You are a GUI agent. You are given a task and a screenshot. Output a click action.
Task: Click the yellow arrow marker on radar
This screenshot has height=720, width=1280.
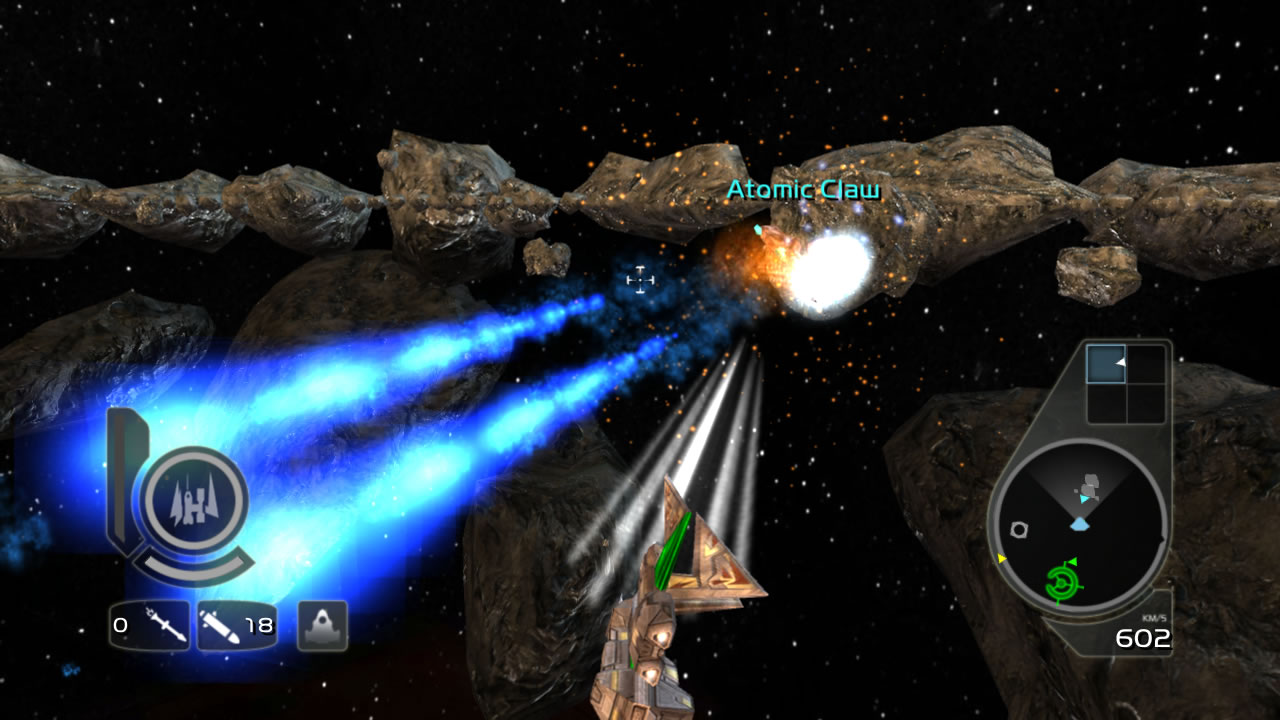pos(1001,558)
